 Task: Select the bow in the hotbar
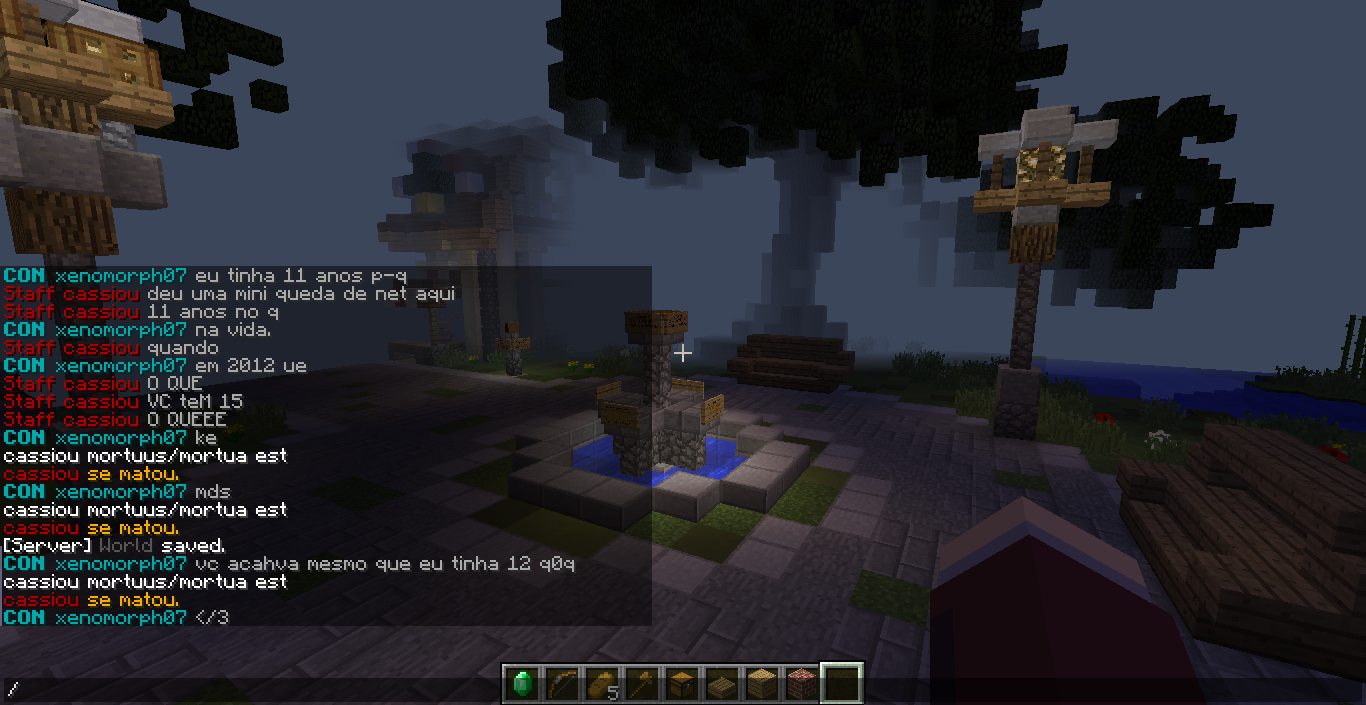click(x=562, y=684)
